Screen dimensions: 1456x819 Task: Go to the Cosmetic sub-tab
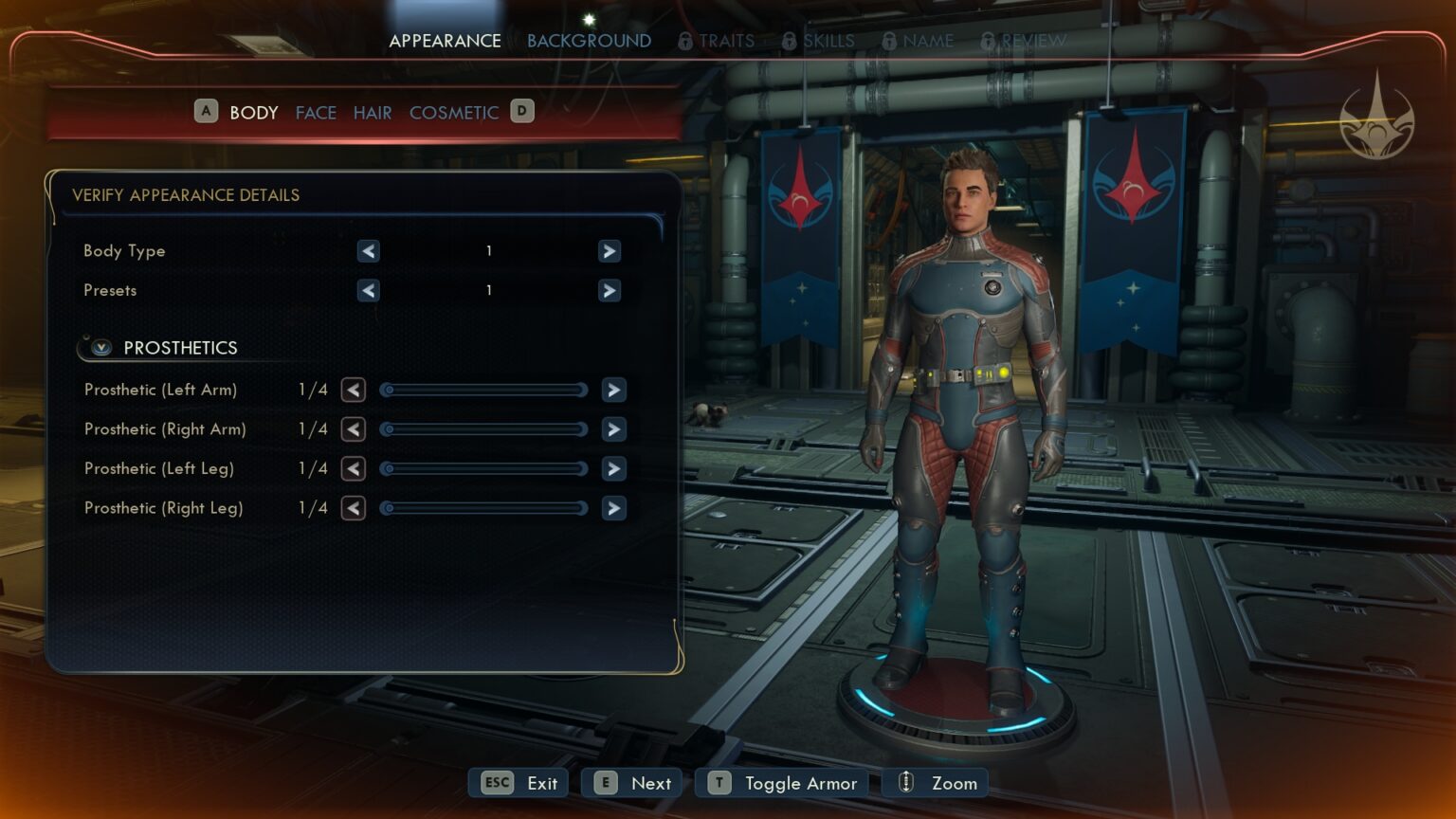click(453, 113)
